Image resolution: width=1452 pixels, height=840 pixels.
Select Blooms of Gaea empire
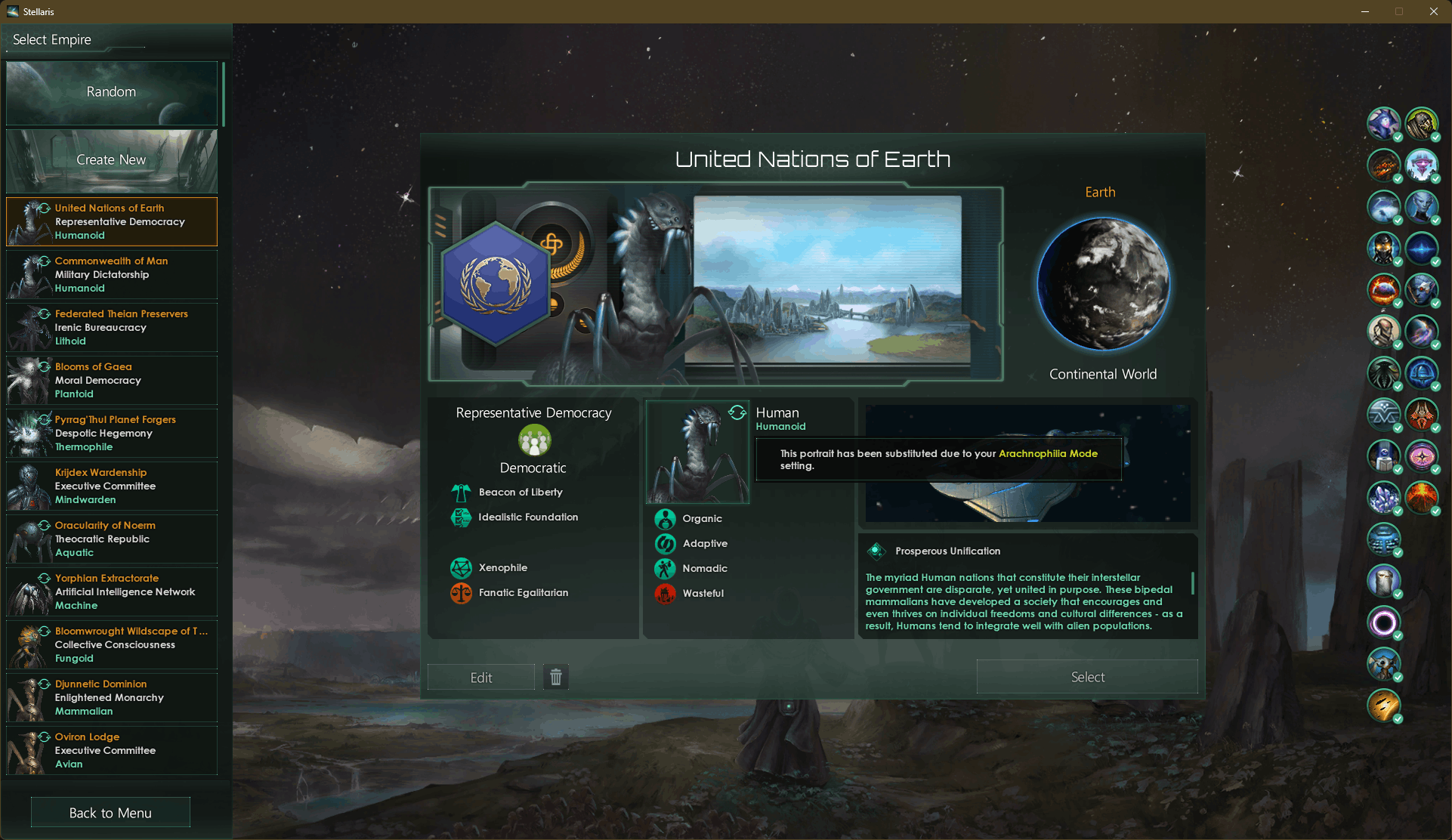112,380
